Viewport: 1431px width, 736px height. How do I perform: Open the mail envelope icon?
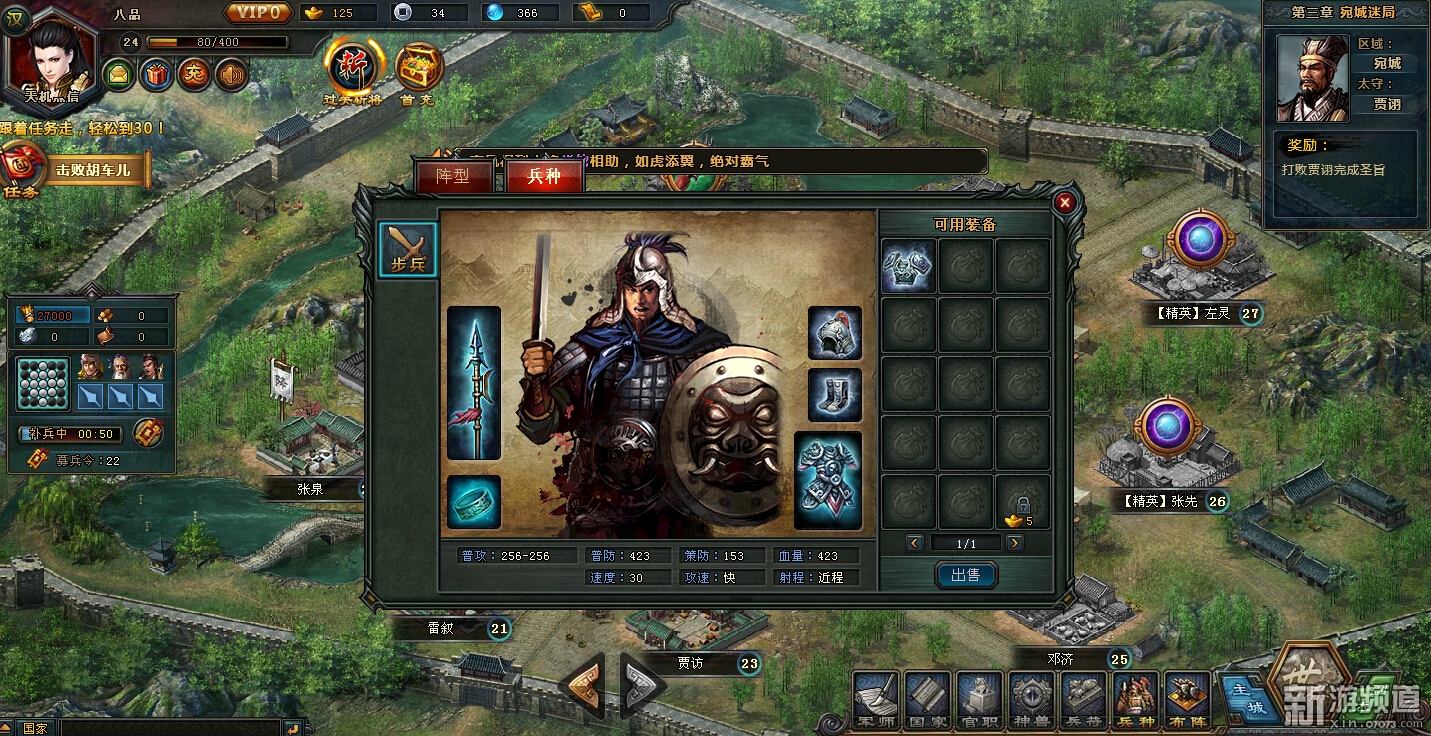(119, 74)
